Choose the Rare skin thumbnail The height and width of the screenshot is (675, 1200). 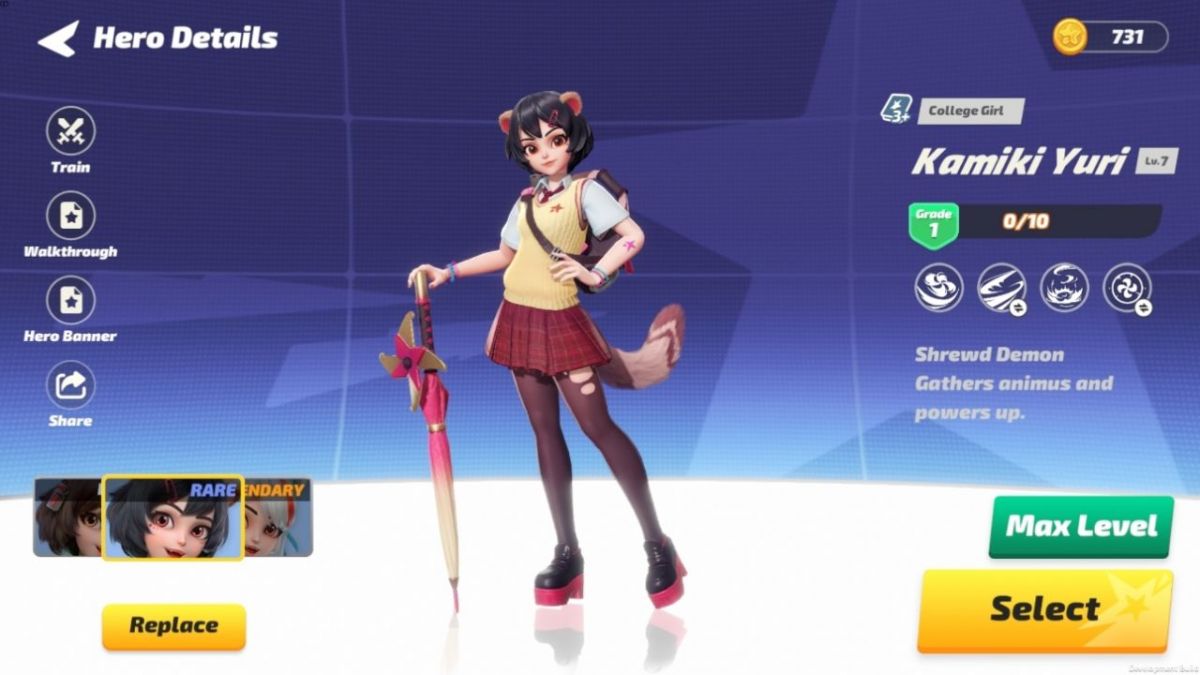click(x=172, y=517)
